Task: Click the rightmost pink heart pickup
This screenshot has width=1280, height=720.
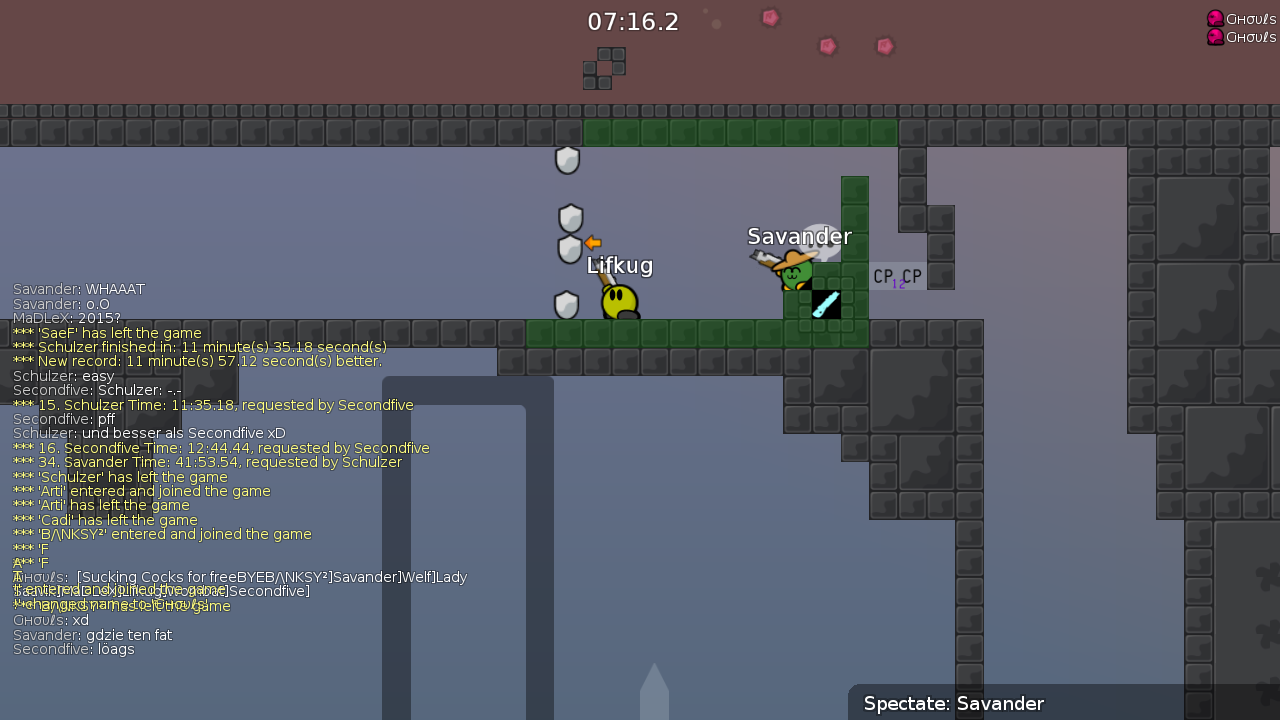Action: [884, 45]
